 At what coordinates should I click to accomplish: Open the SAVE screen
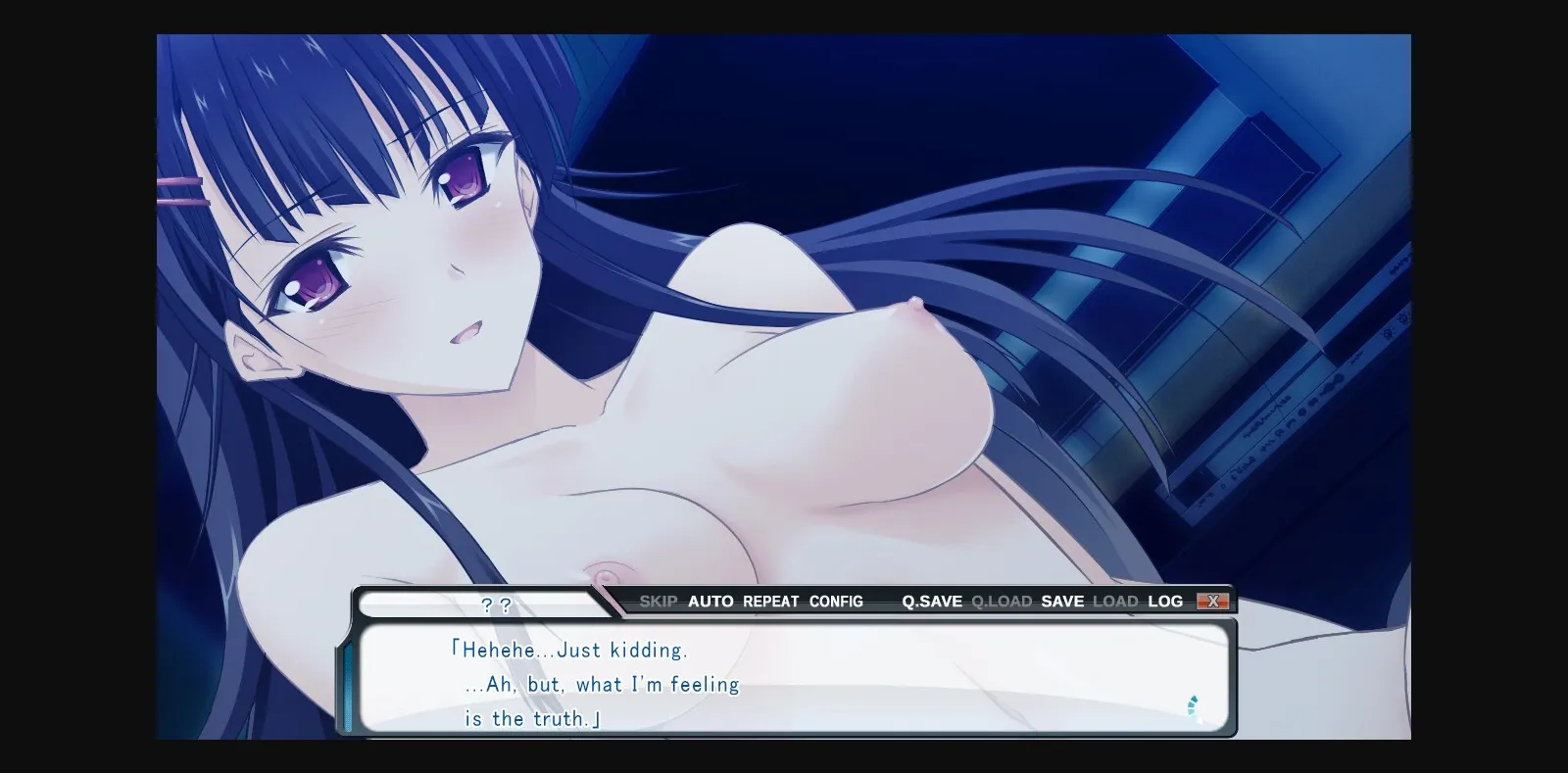tap(1062, 601)
